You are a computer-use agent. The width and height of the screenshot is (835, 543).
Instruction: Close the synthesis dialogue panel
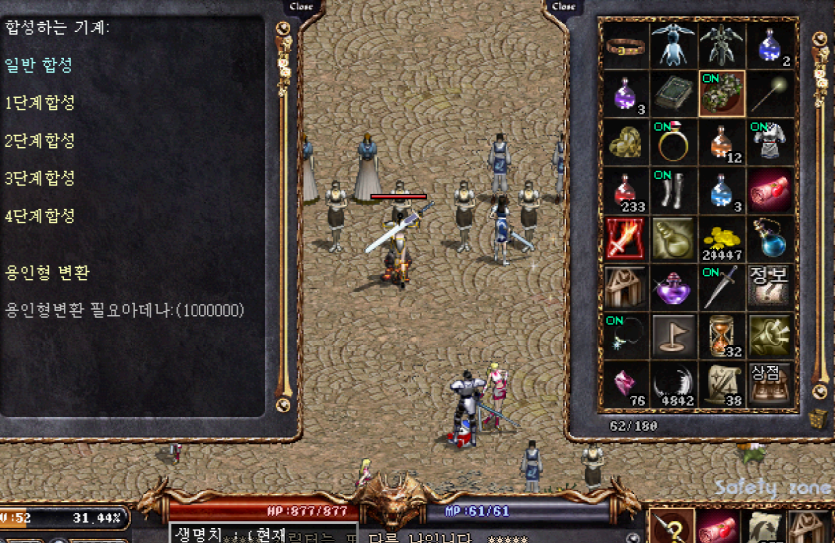[x=300, y=7]
